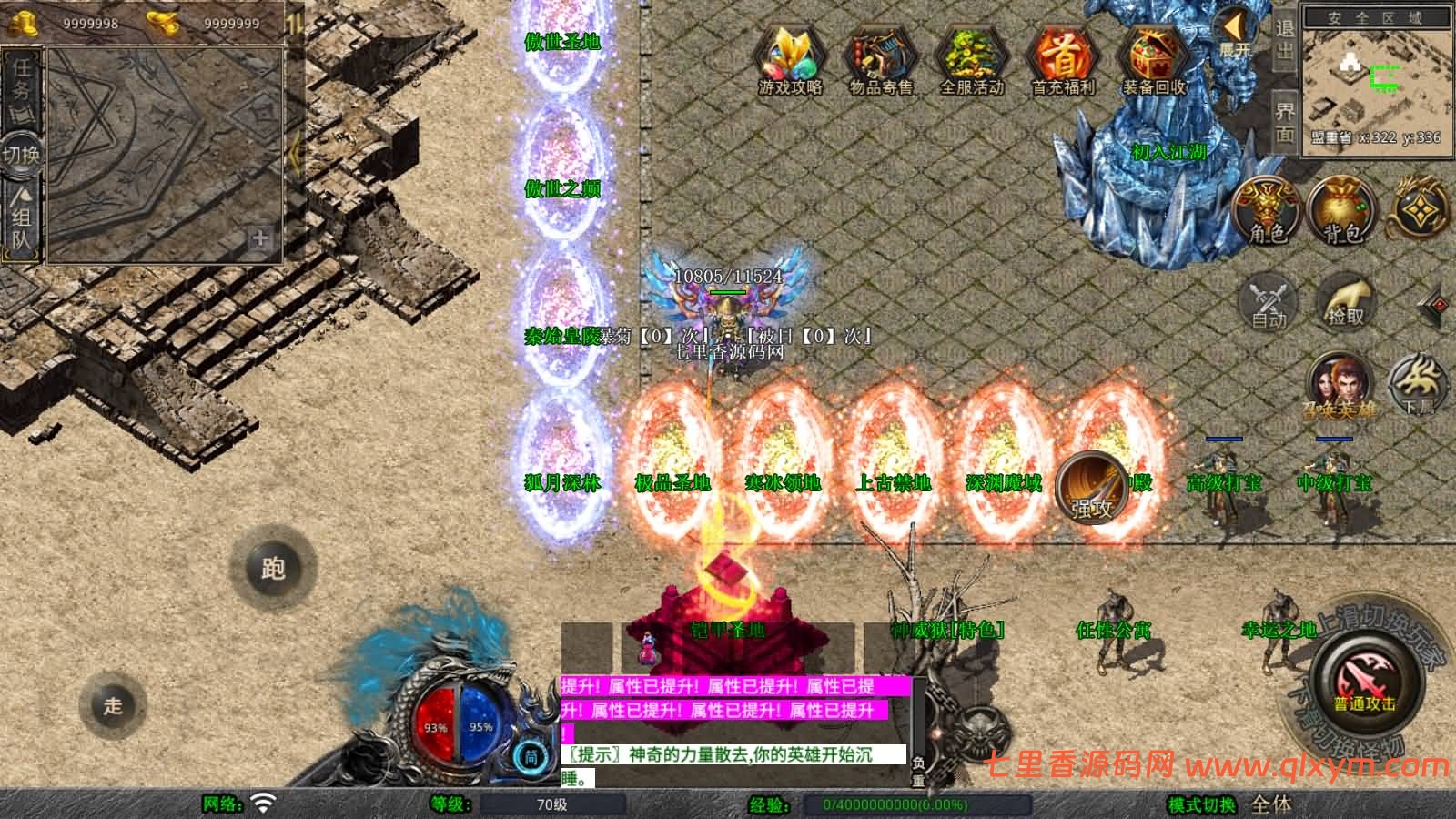
Task: Click the 展开 expand arrow
Action: [1234, 33]
